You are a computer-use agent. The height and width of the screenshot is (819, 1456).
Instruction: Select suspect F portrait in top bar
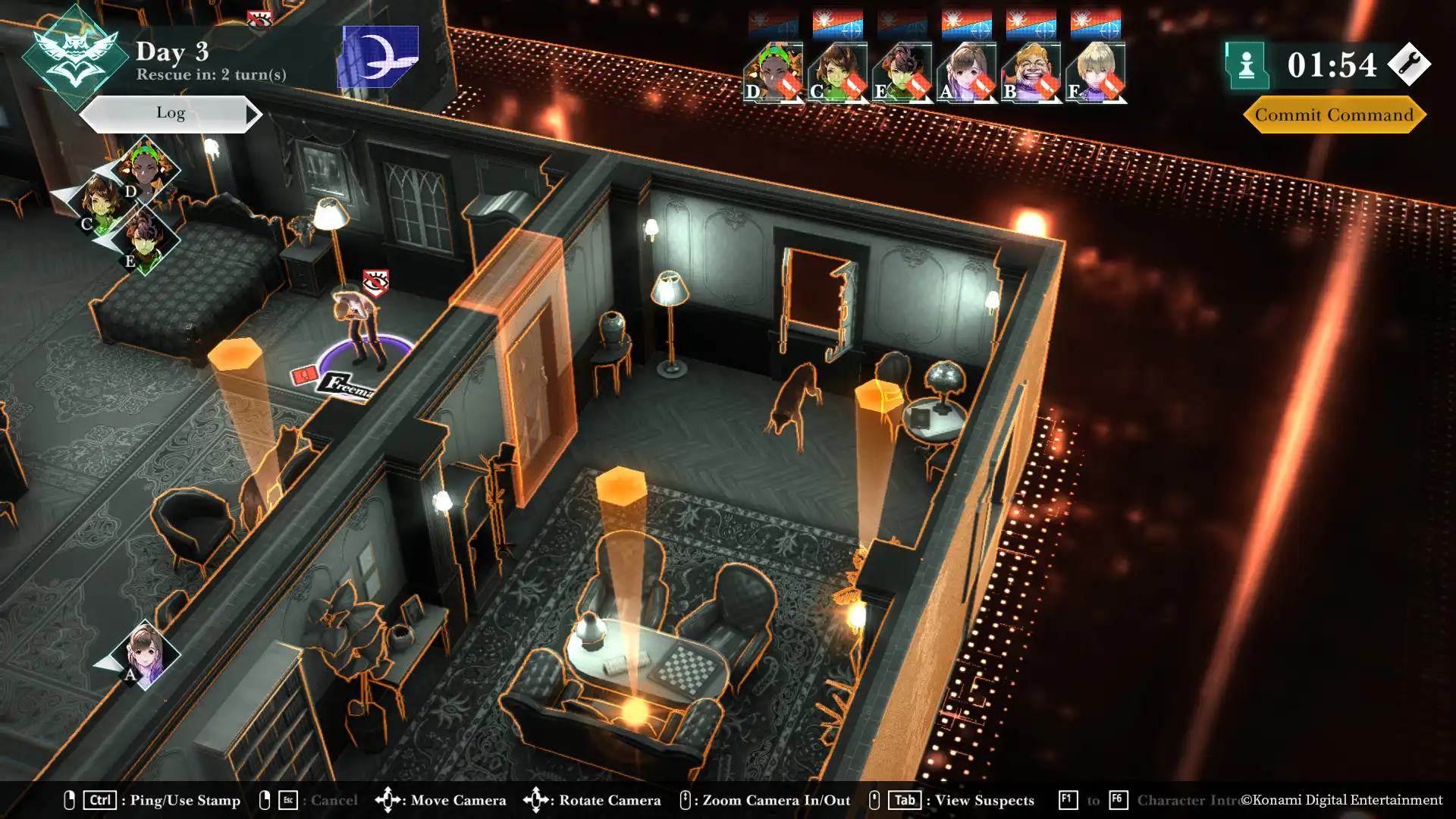pyautogui.click(x=1095, y=73)
